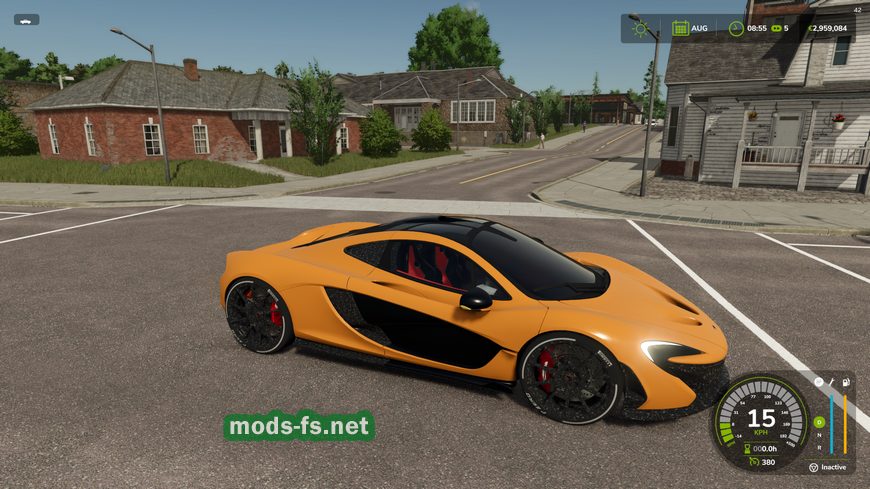The height and width of the screenshot is (489, 870).
Task: Select the green D gear indicator
Action: 819,422
